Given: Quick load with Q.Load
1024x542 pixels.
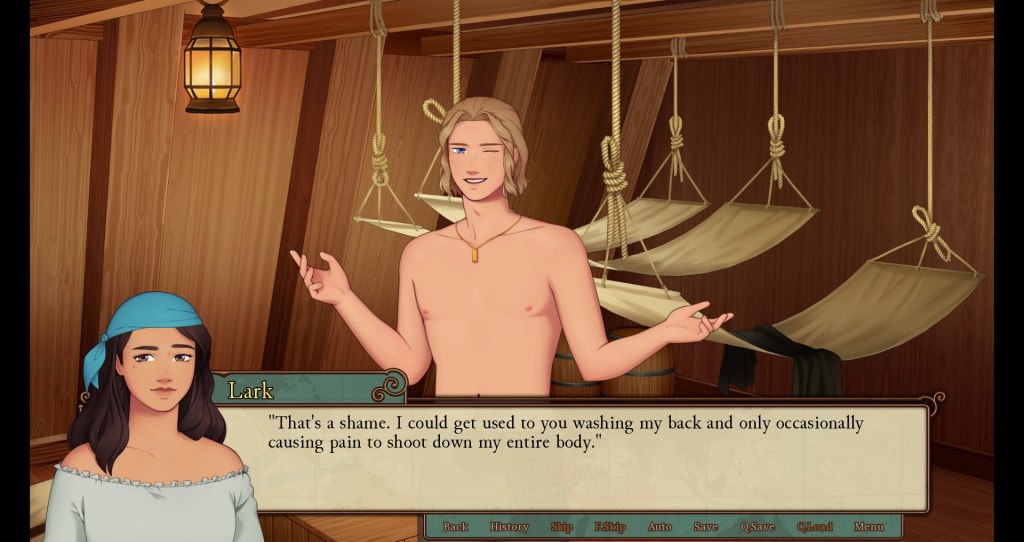Looking at the screenshot, I should pyautogui.click(x=814, y=527).
